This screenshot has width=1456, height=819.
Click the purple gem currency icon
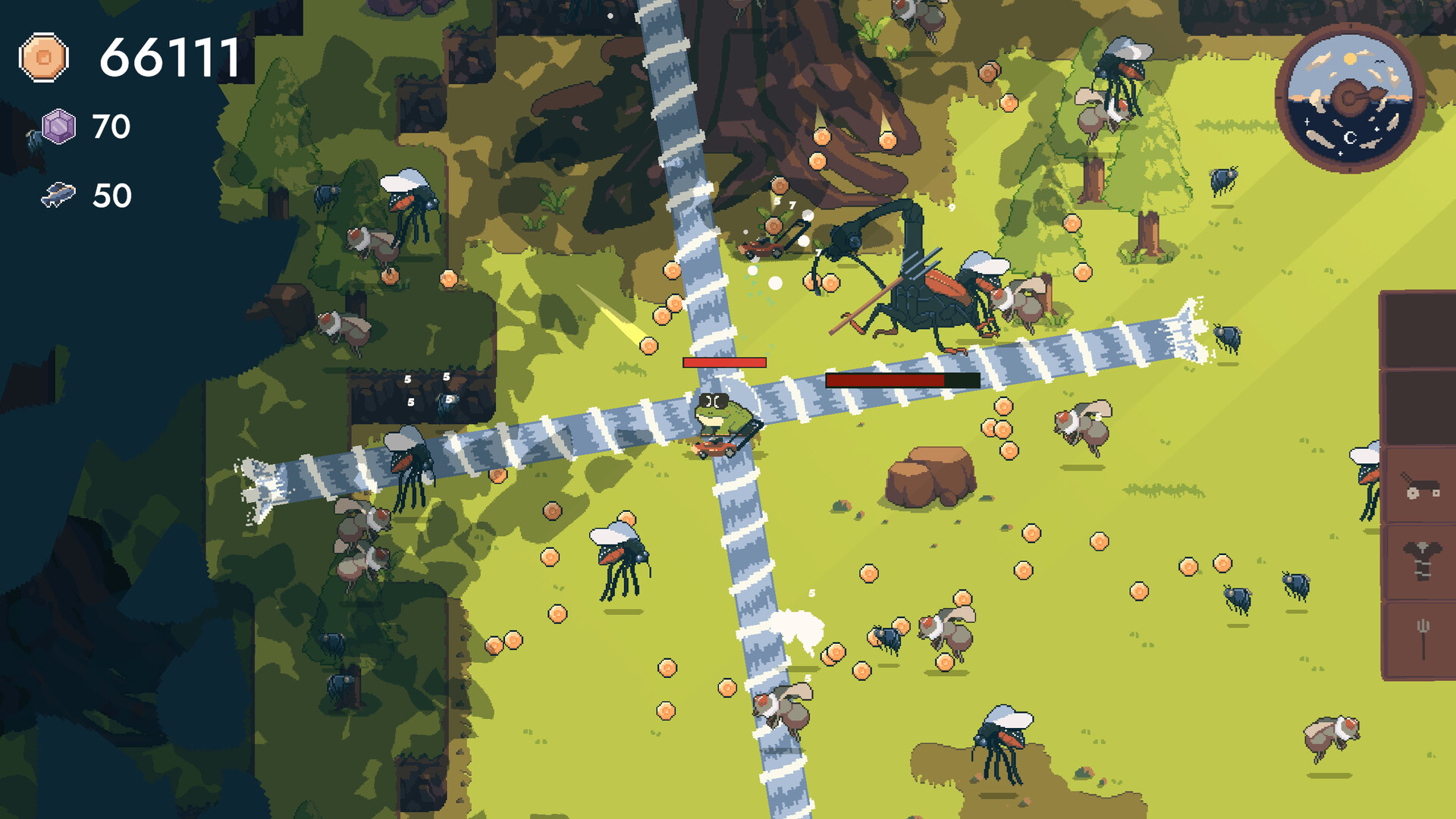(x=58, y=126)
